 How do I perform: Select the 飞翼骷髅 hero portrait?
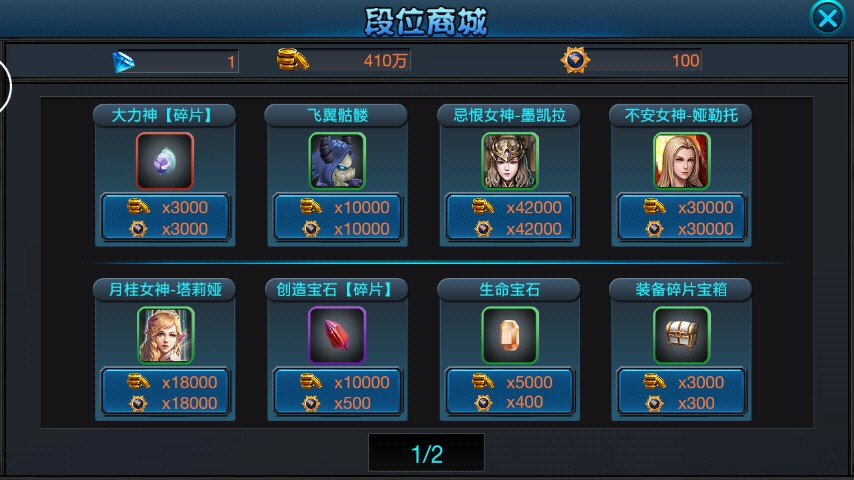pos(337,161)
